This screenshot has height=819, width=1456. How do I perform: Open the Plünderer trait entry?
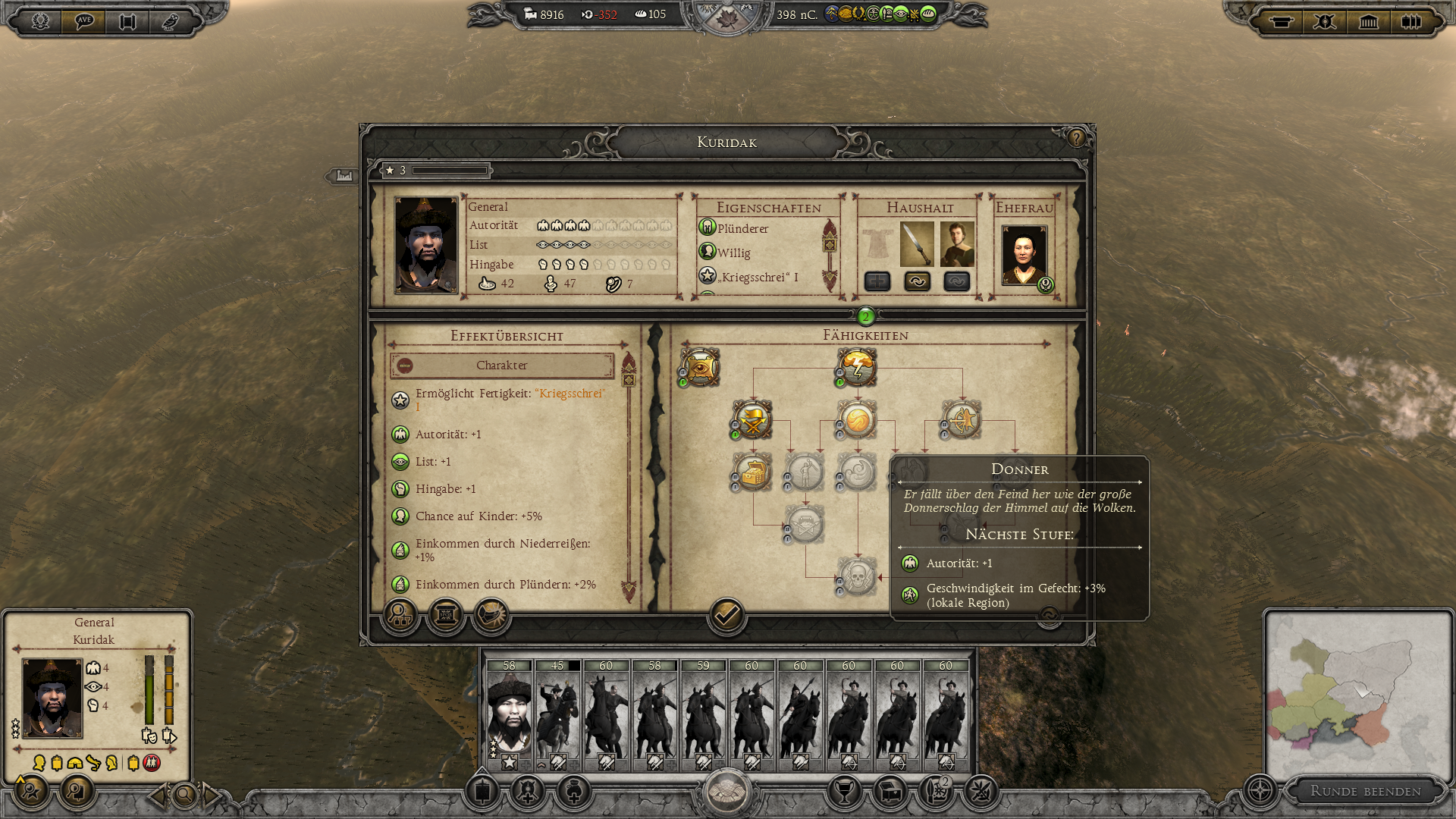pos(742,228)
